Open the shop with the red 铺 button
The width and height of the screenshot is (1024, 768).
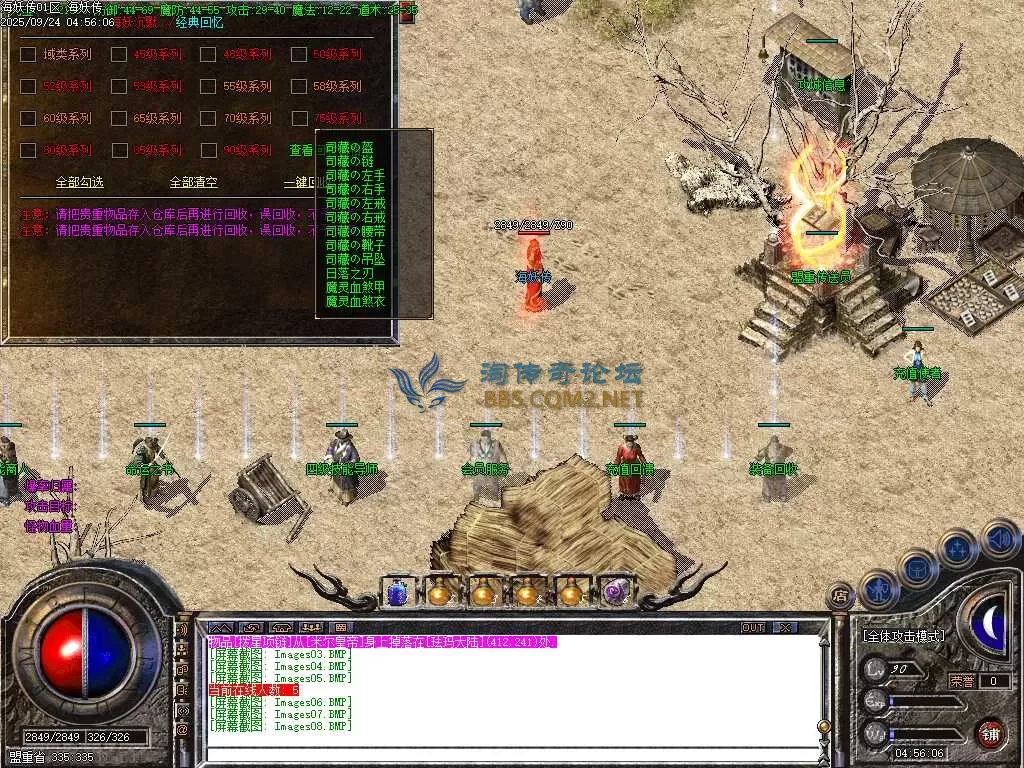990,733
